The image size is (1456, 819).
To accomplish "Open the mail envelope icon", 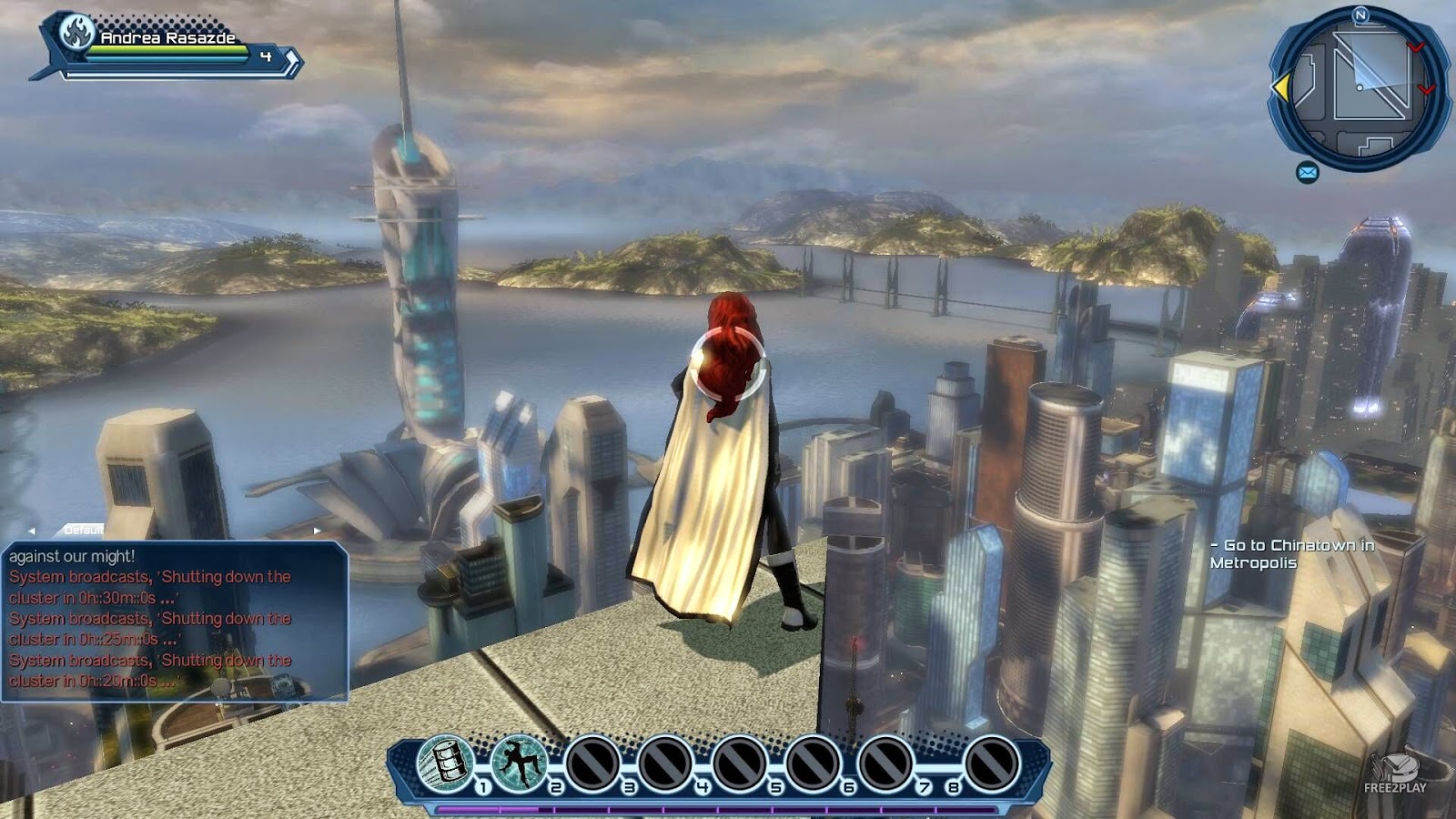I will (x=1308, y=172).
